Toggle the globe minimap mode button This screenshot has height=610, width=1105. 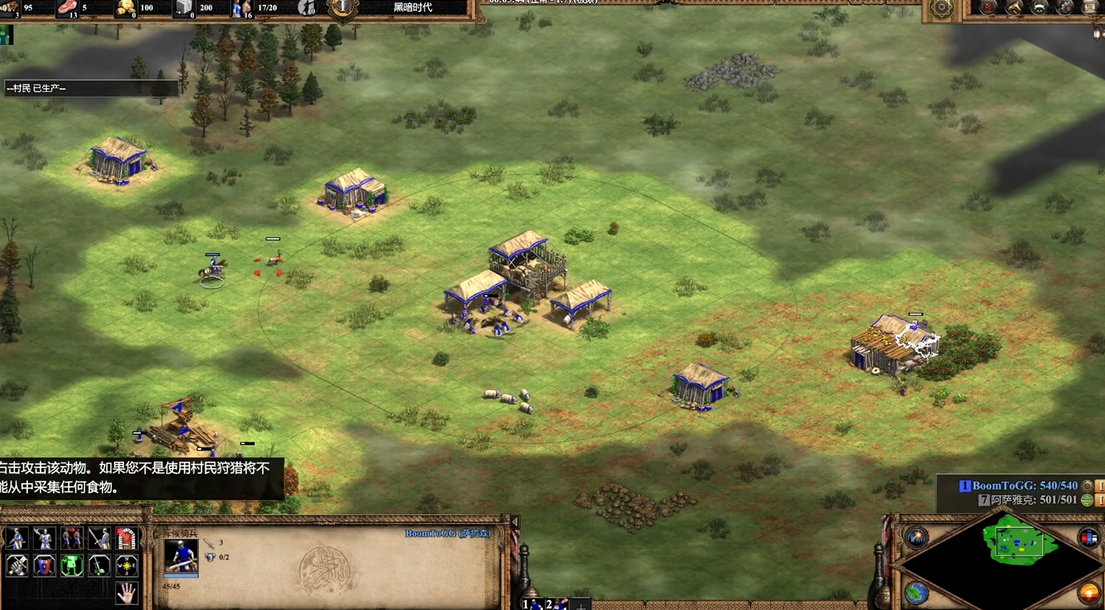[x=916, y=592]
